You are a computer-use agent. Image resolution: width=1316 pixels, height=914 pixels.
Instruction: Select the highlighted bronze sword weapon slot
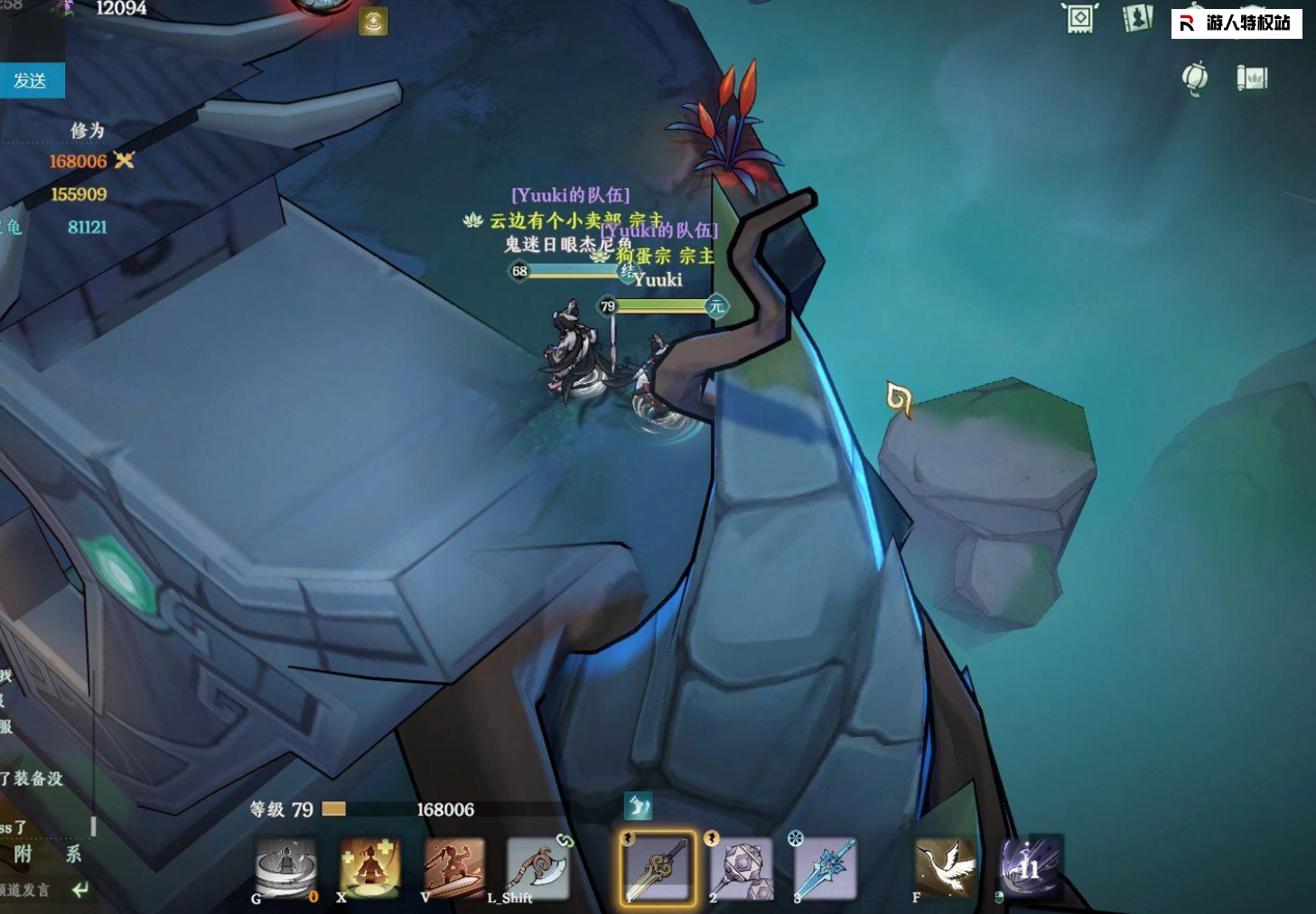658,868
